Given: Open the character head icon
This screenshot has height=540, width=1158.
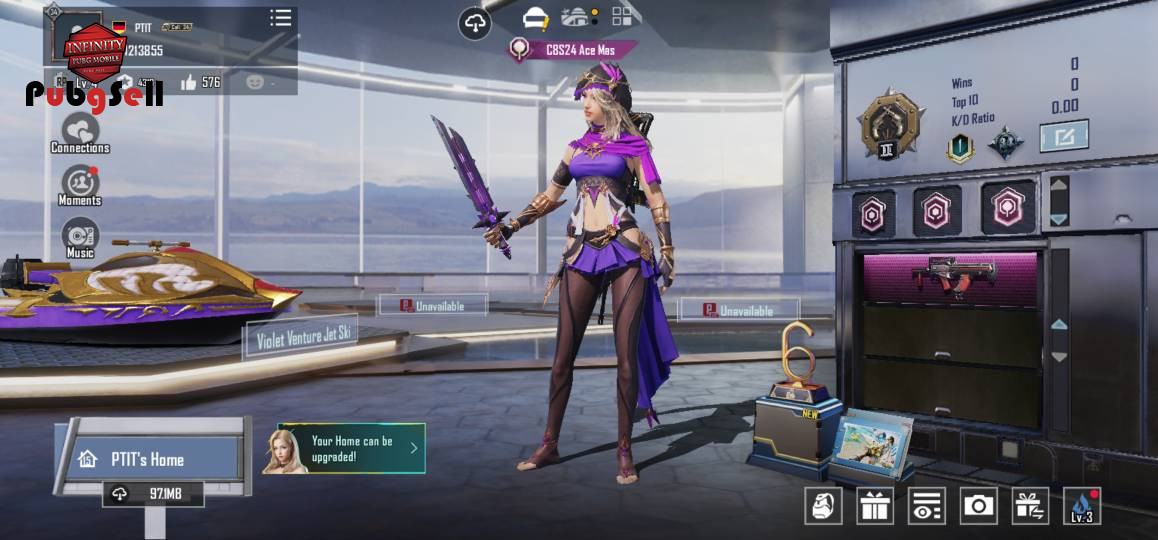Looking at the screenshot, I should click(823, 506).
